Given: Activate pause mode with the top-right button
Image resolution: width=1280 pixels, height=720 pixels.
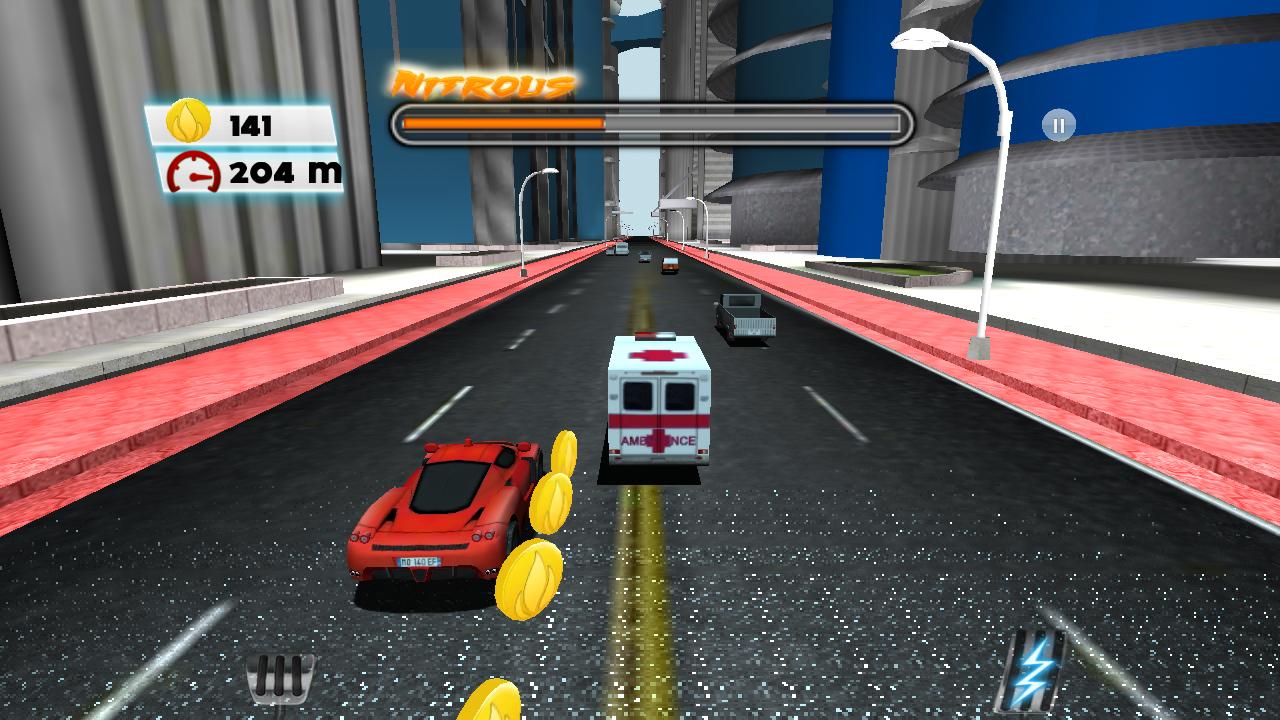Looking at the screenshot, I should pyautogui.click(x=1057, y=124).
